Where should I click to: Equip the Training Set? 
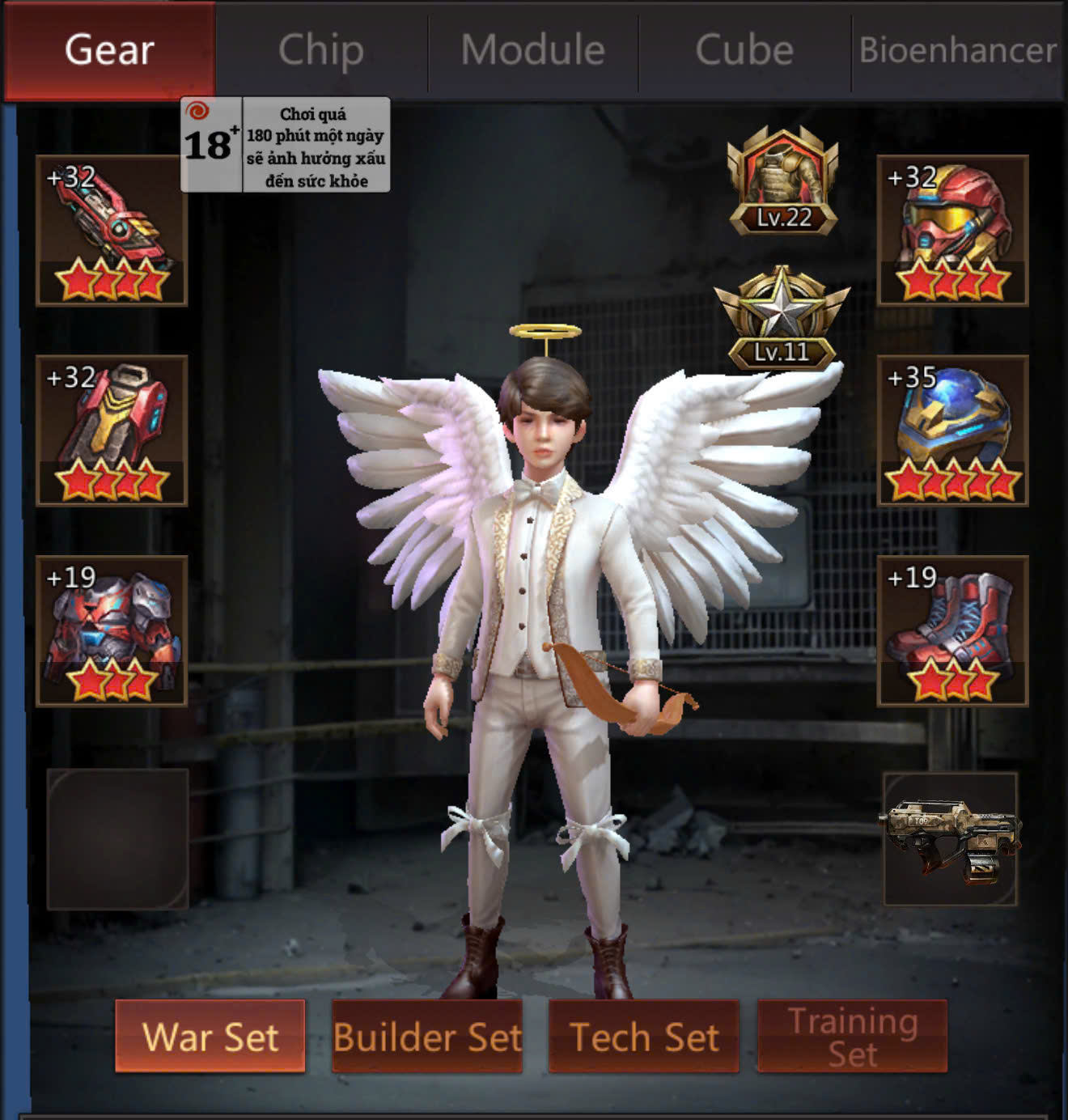852,1036
